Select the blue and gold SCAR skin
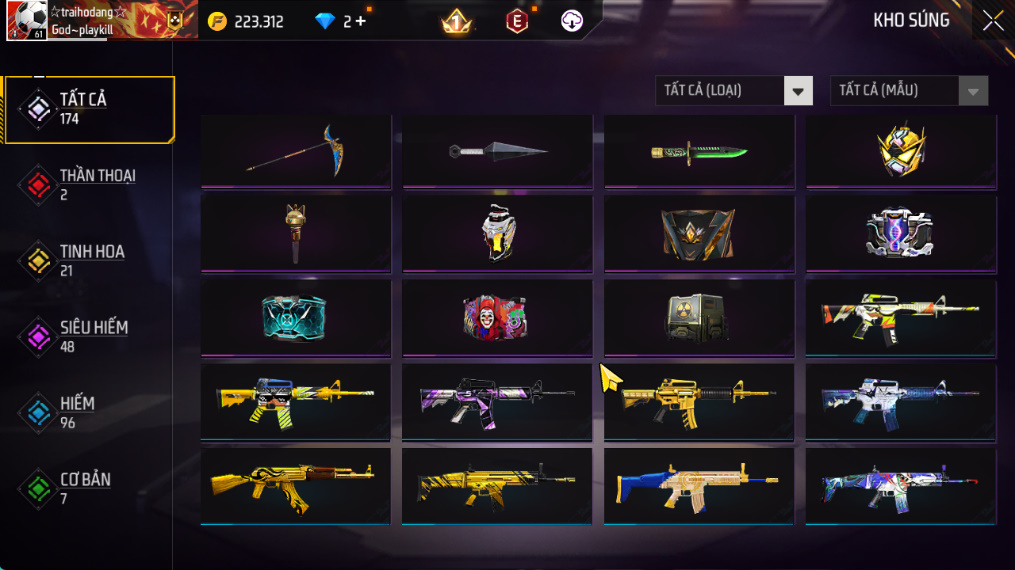1015x570 pixels. pos(699,485)
